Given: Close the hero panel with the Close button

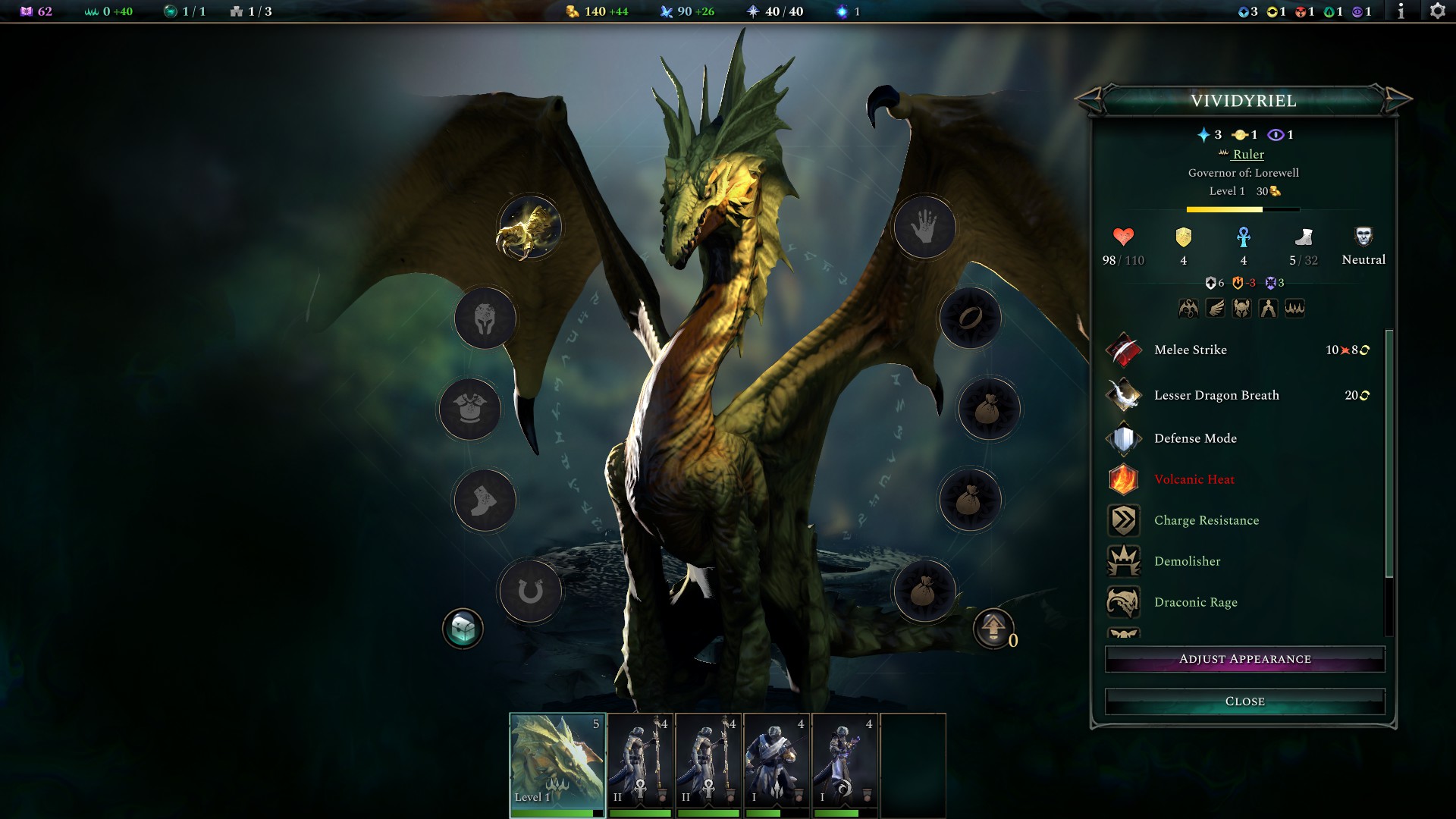Looking at the screenshot, I should coord(1244,701).
